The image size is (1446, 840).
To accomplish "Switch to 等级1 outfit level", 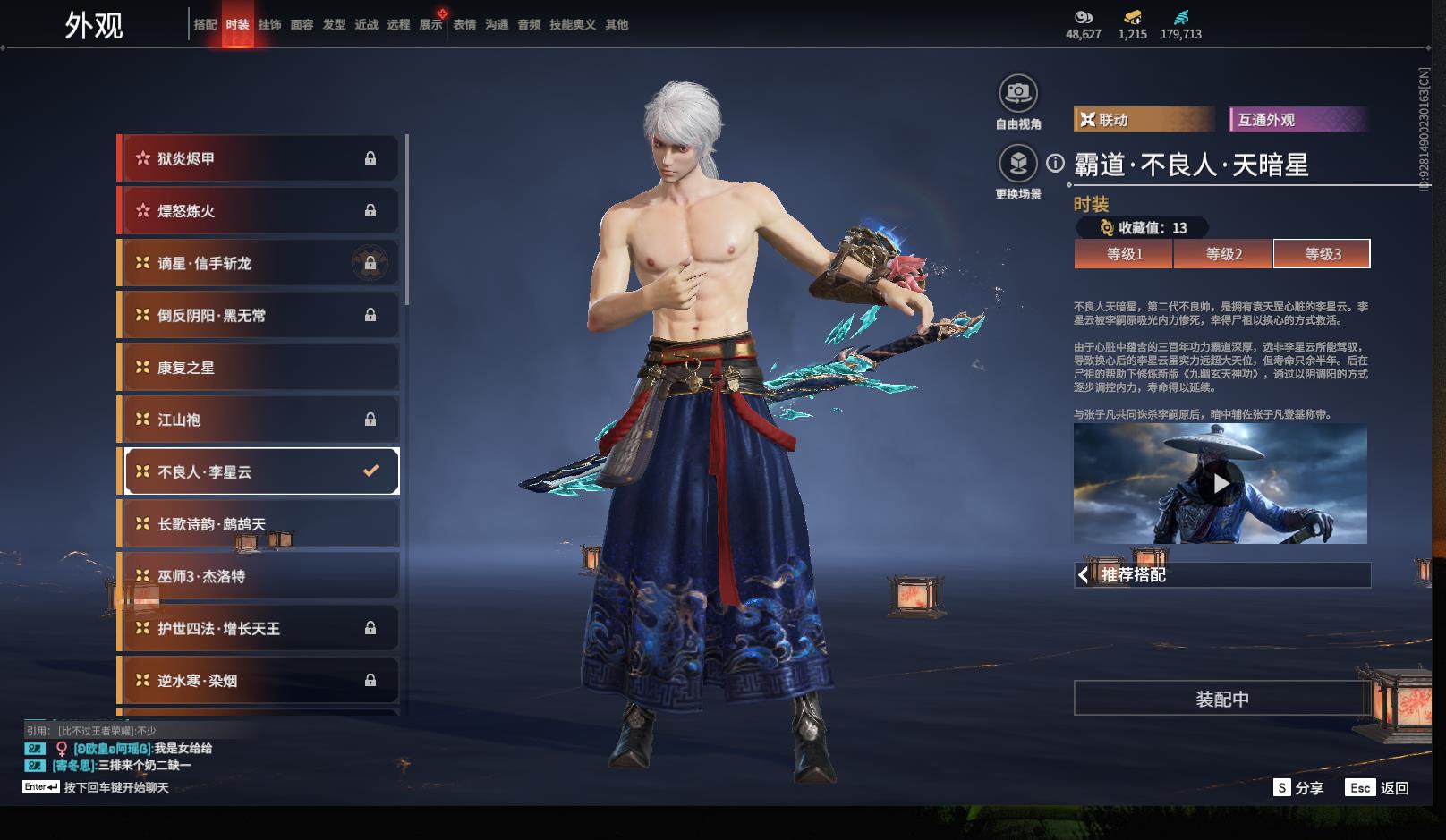I will tap(1124, 254).
